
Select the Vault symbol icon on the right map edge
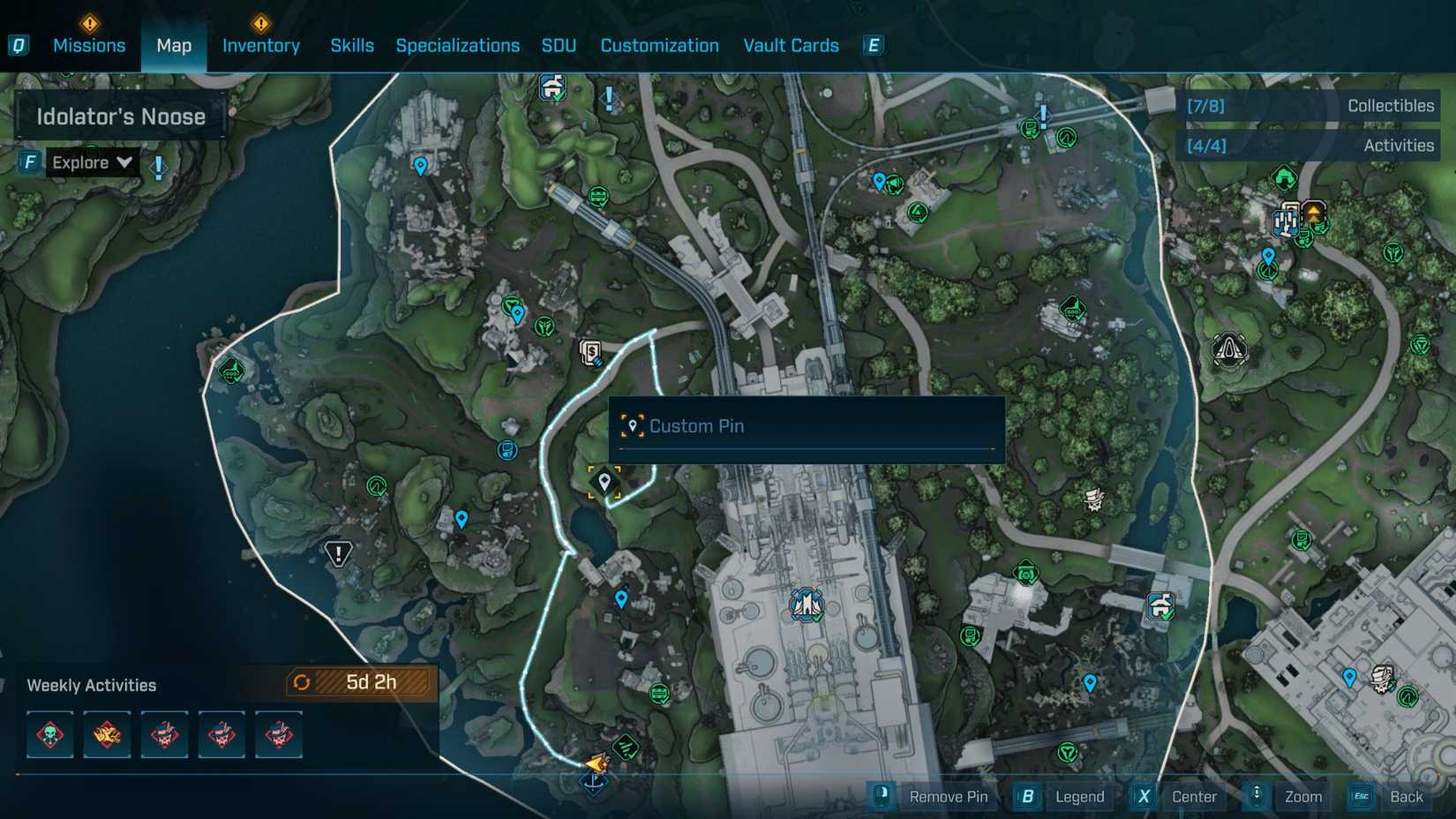click(1229, 349)
